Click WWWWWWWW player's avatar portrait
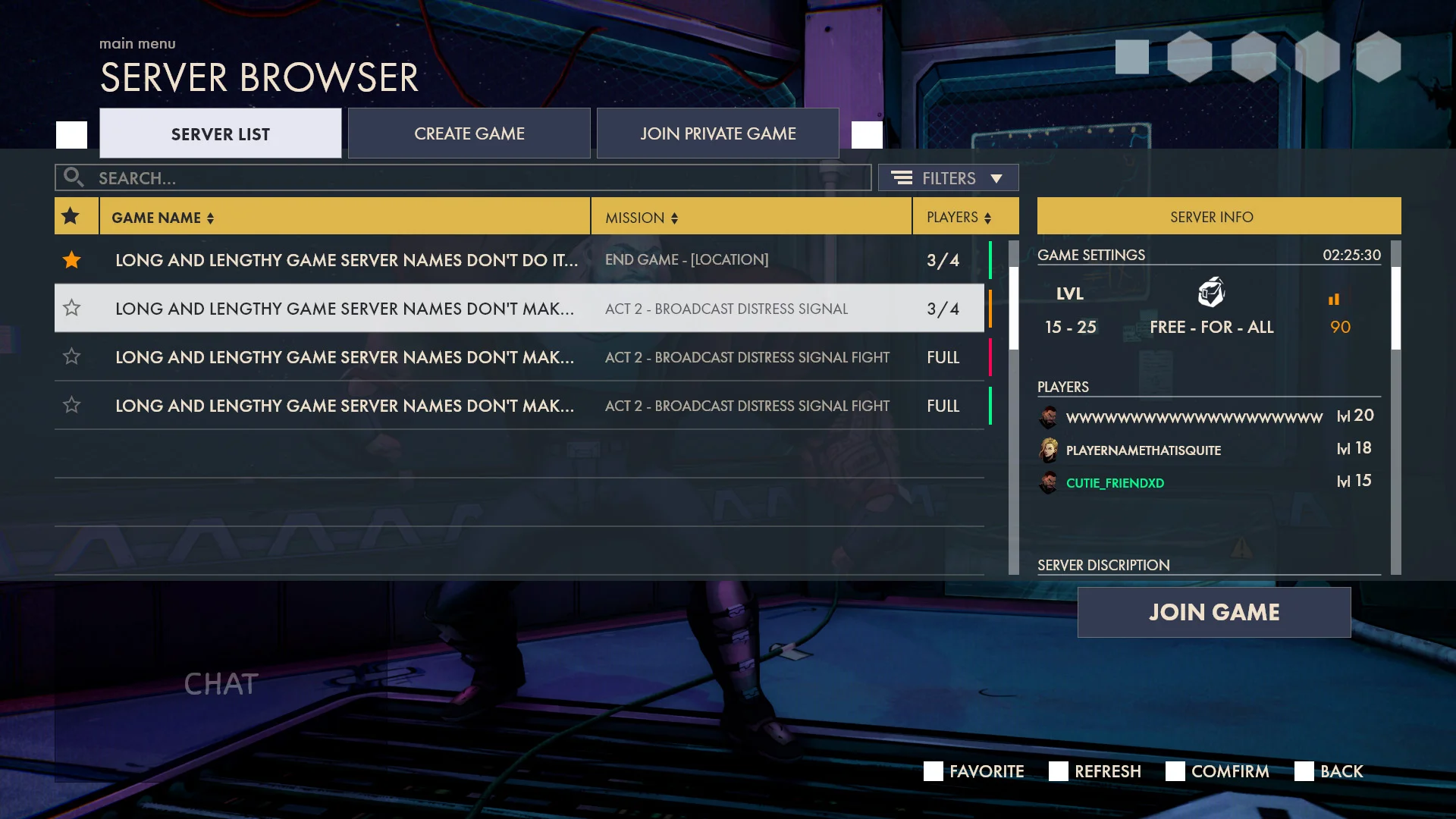Screen dimensions: 1456x819 tap(1049, 416)
